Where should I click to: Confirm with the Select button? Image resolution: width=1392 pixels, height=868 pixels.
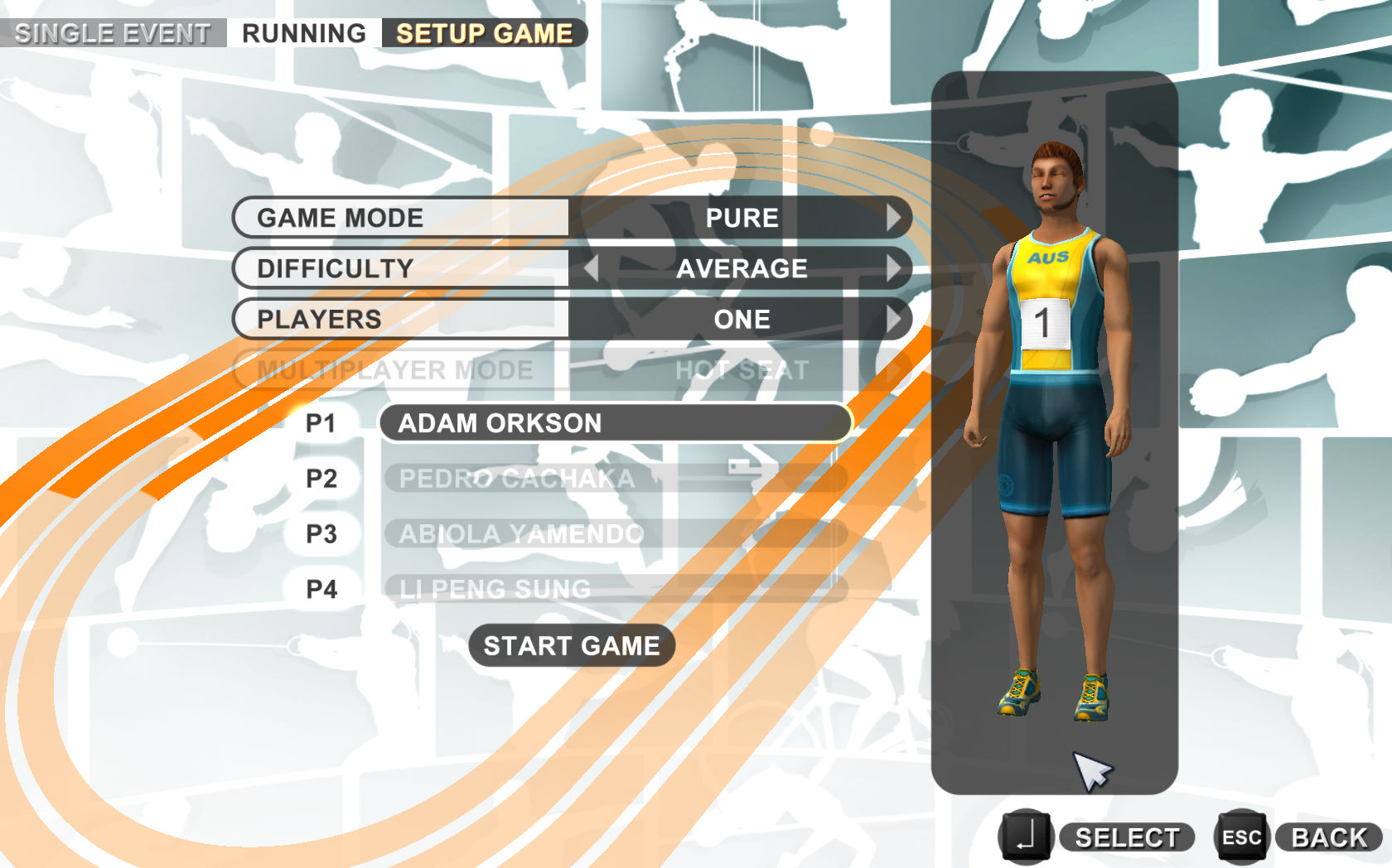1126,837
